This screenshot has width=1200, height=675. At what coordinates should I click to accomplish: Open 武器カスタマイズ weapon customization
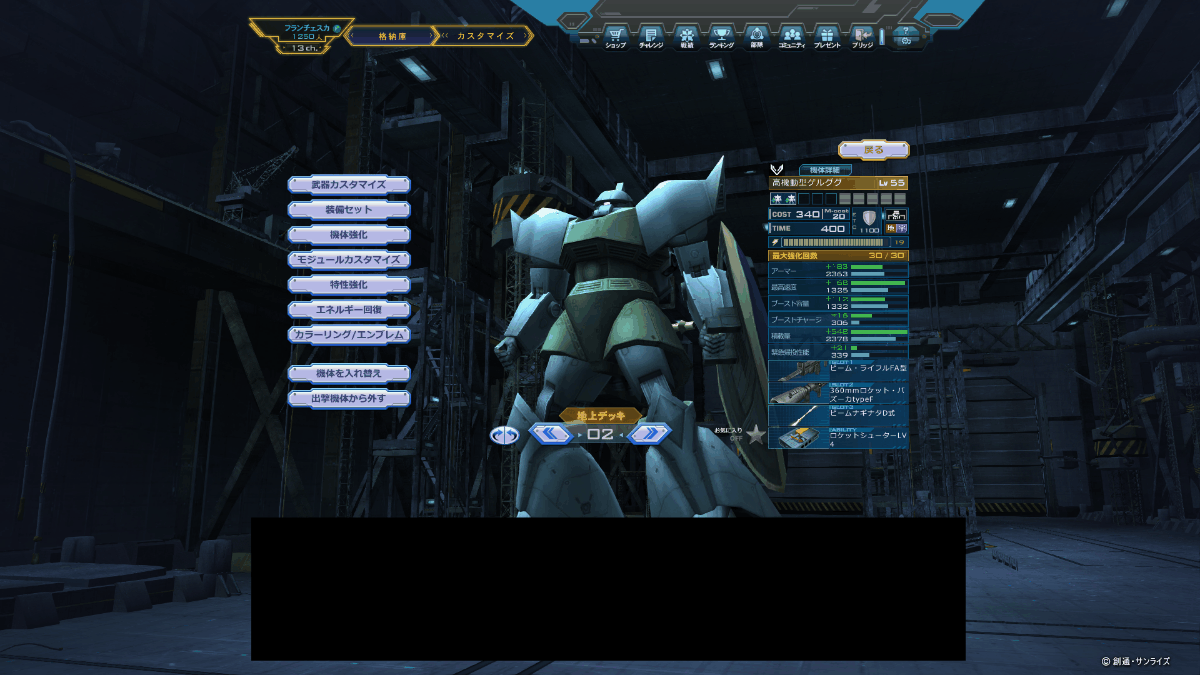coord(349,185)
